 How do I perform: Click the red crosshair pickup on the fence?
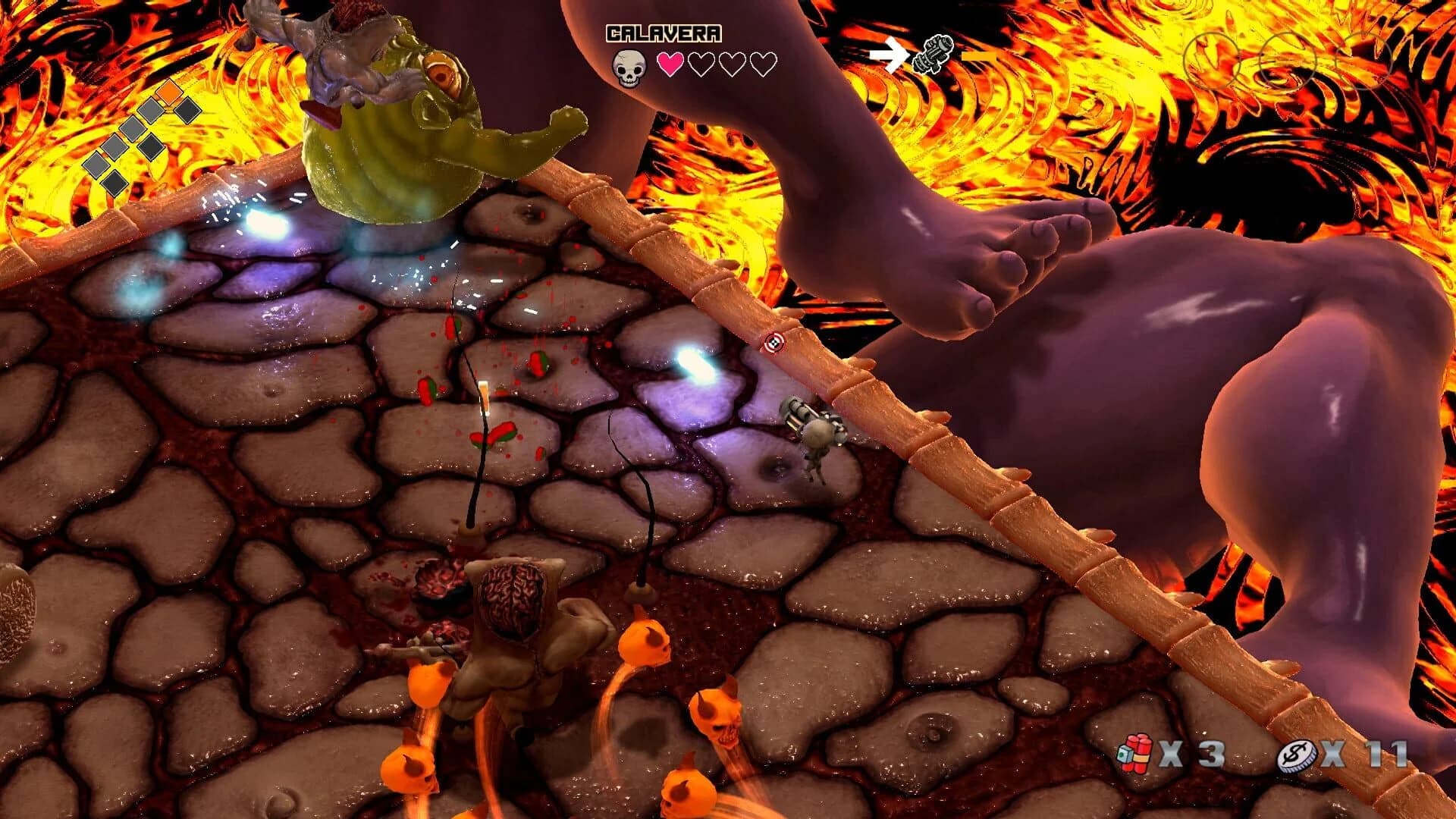773,343
